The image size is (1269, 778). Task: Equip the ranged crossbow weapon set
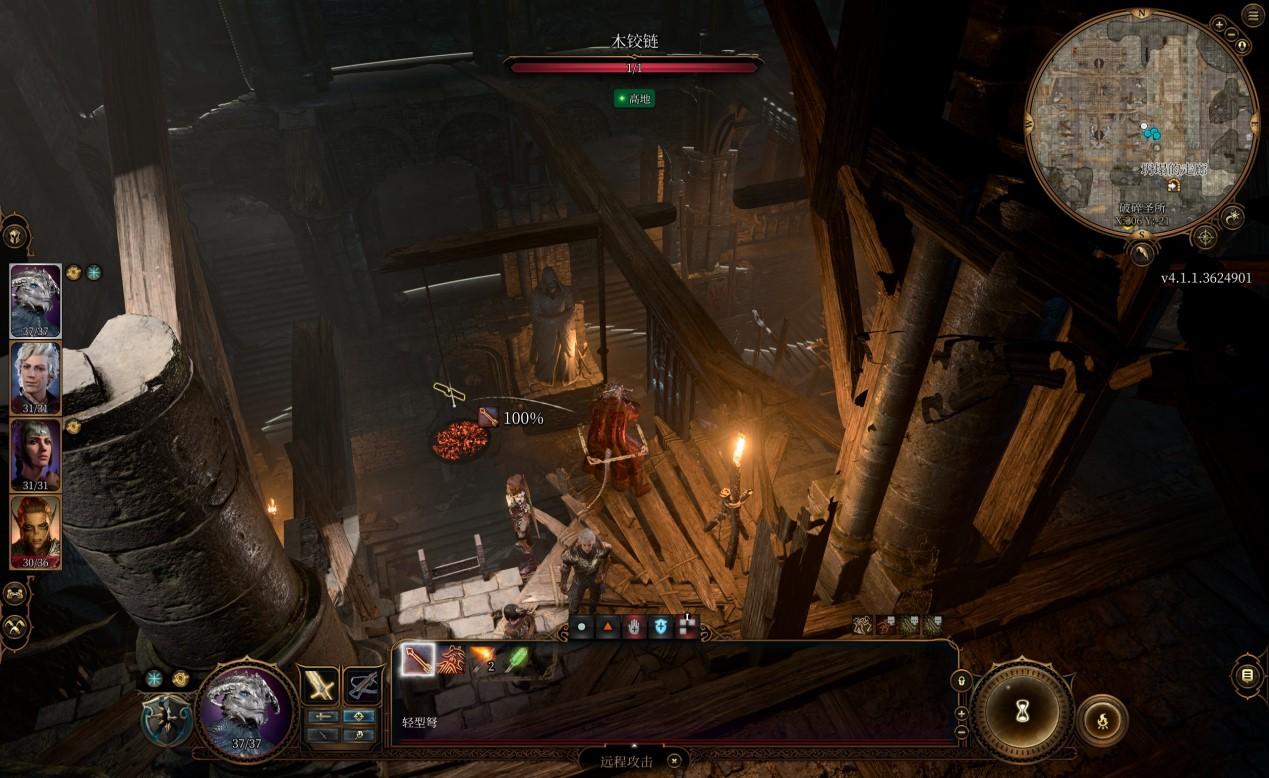[x=363, y=685]
